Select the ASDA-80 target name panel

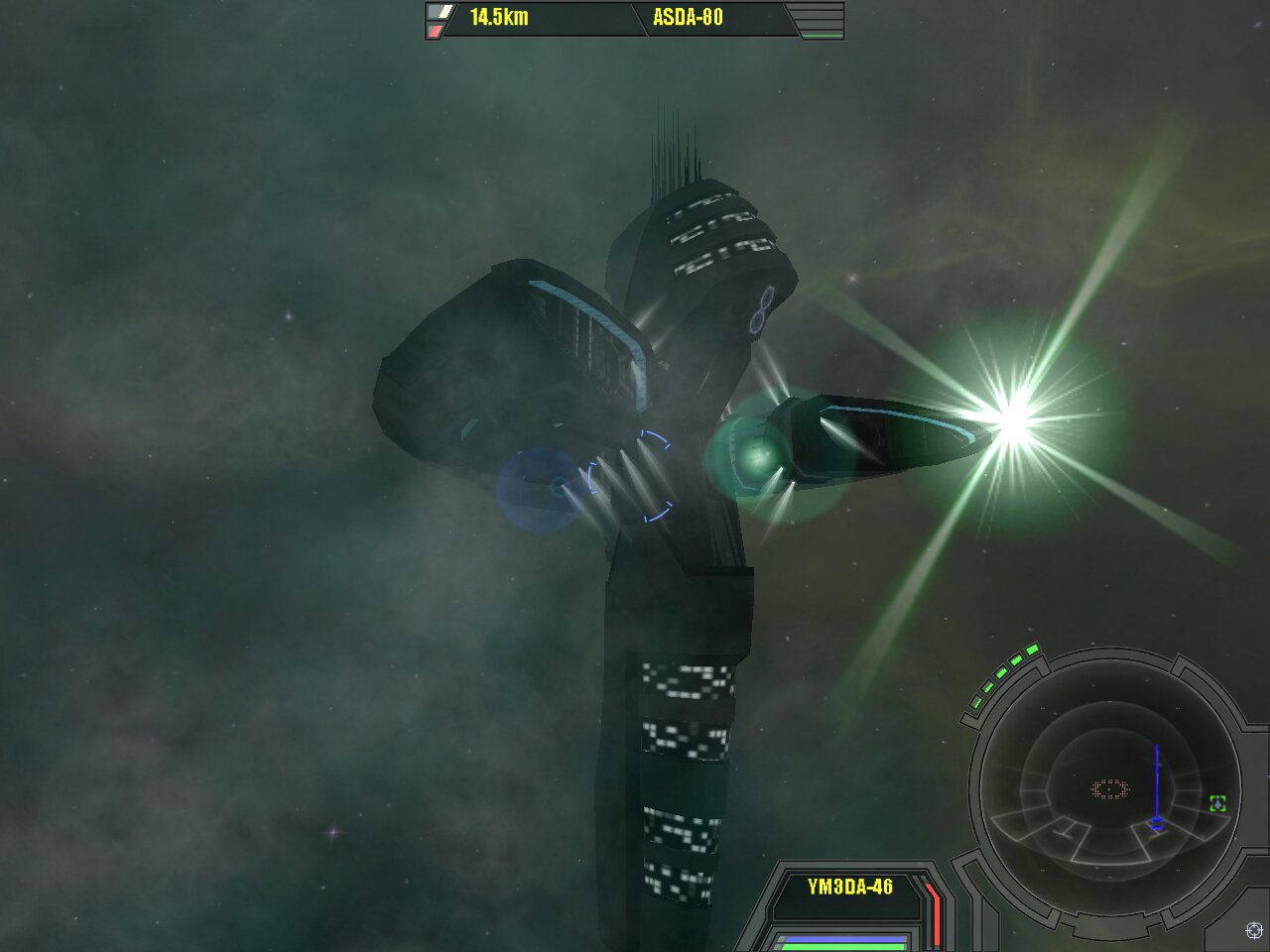[x=689, y=18]
